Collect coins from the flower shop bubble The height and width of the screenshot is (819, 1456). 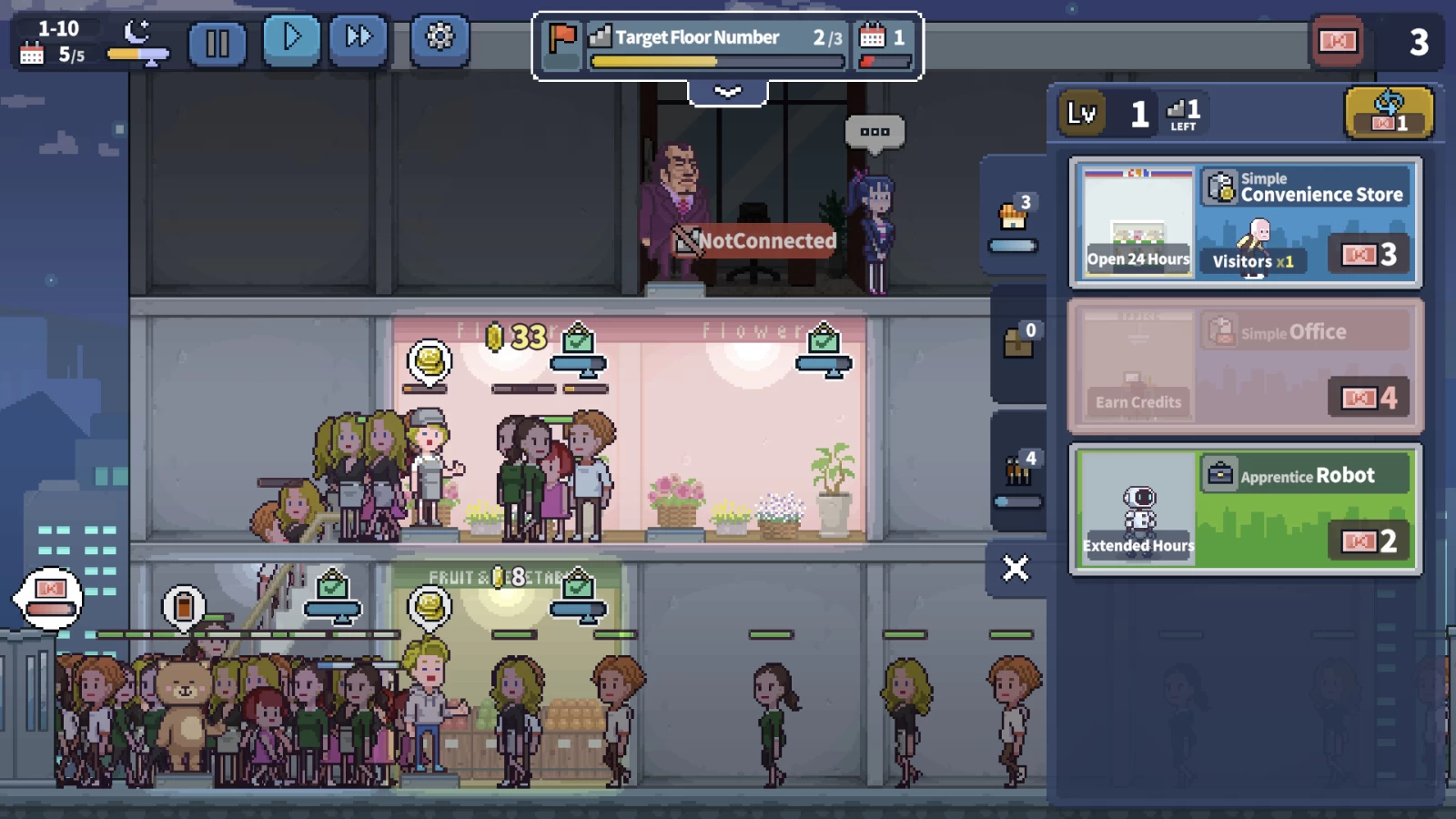(x=429, y=360)
